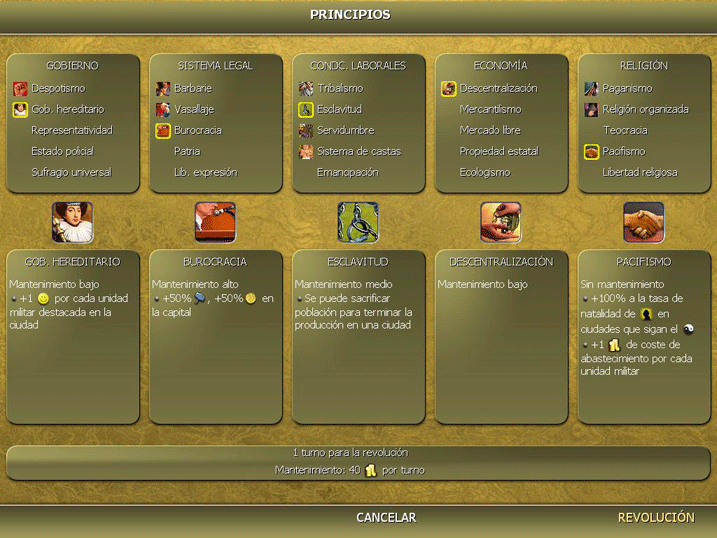Click the bureaucracy stamp icon
Viewport: 717px width, 538px height.
point(215,222)
